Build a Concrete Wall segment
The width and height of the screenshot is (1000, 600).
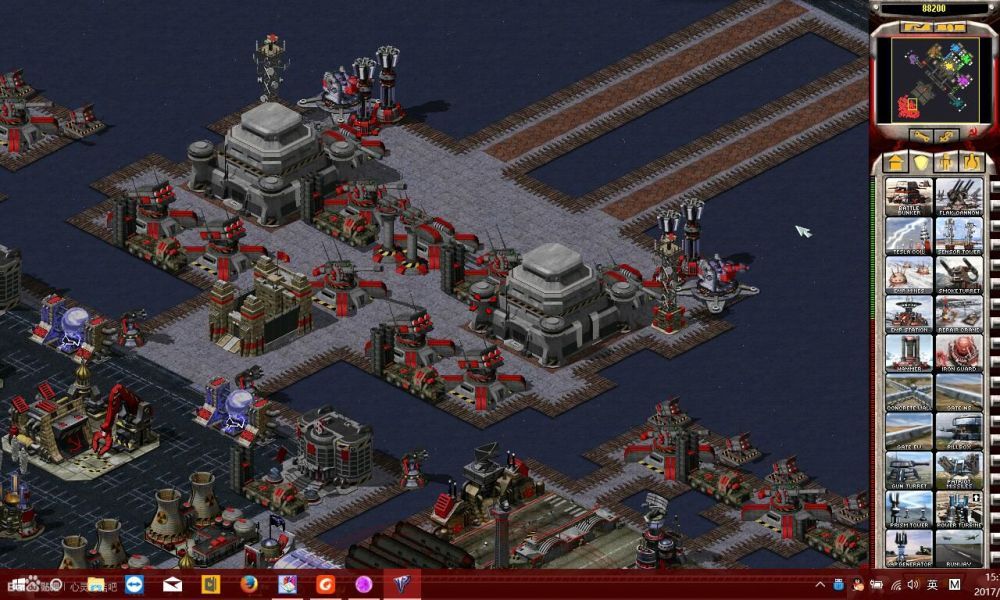(909, 392)
